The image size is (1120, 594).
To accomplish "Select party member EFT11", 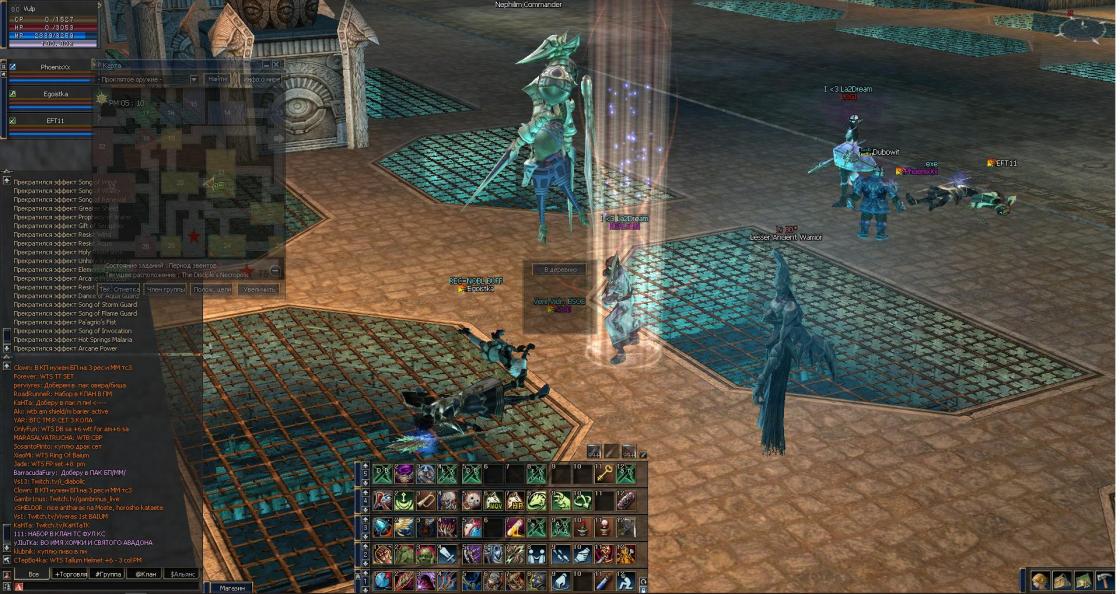I will click(55, 120).
